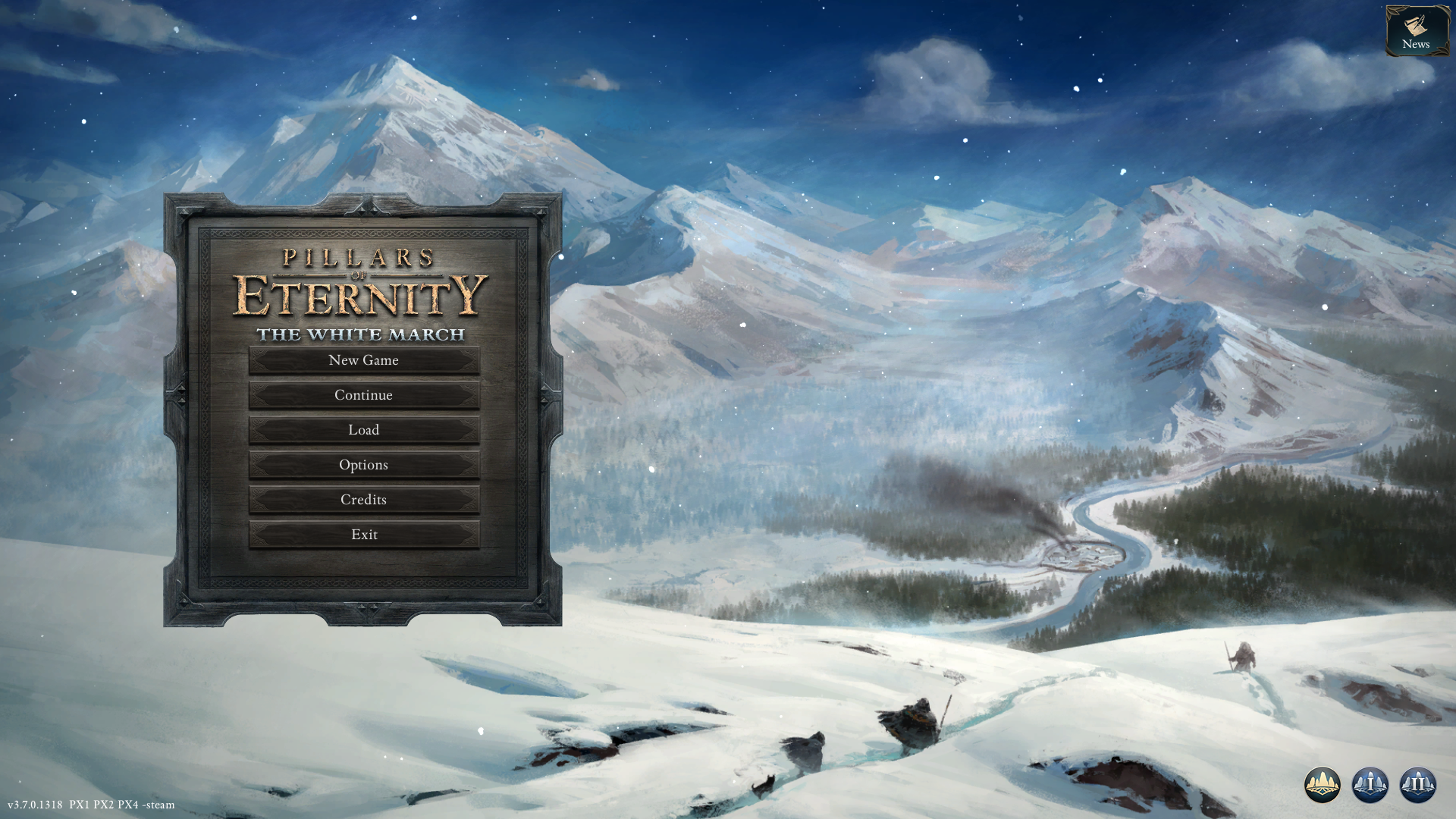Select Options from the main menu
This screenshot has width=1456, height=819.
click(364, 465)
